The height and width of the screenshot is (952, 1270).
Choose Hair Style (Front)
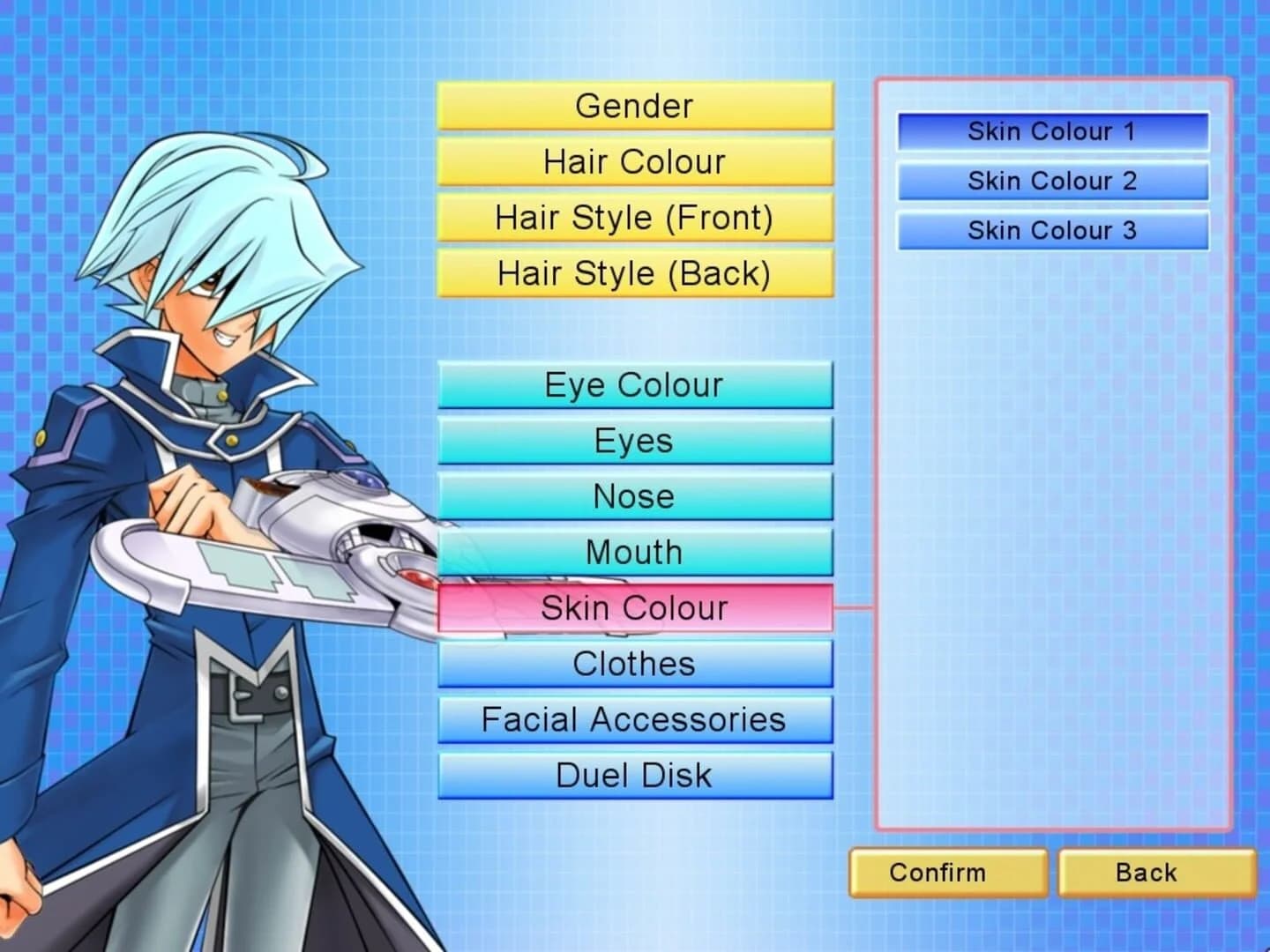[633, 218]
